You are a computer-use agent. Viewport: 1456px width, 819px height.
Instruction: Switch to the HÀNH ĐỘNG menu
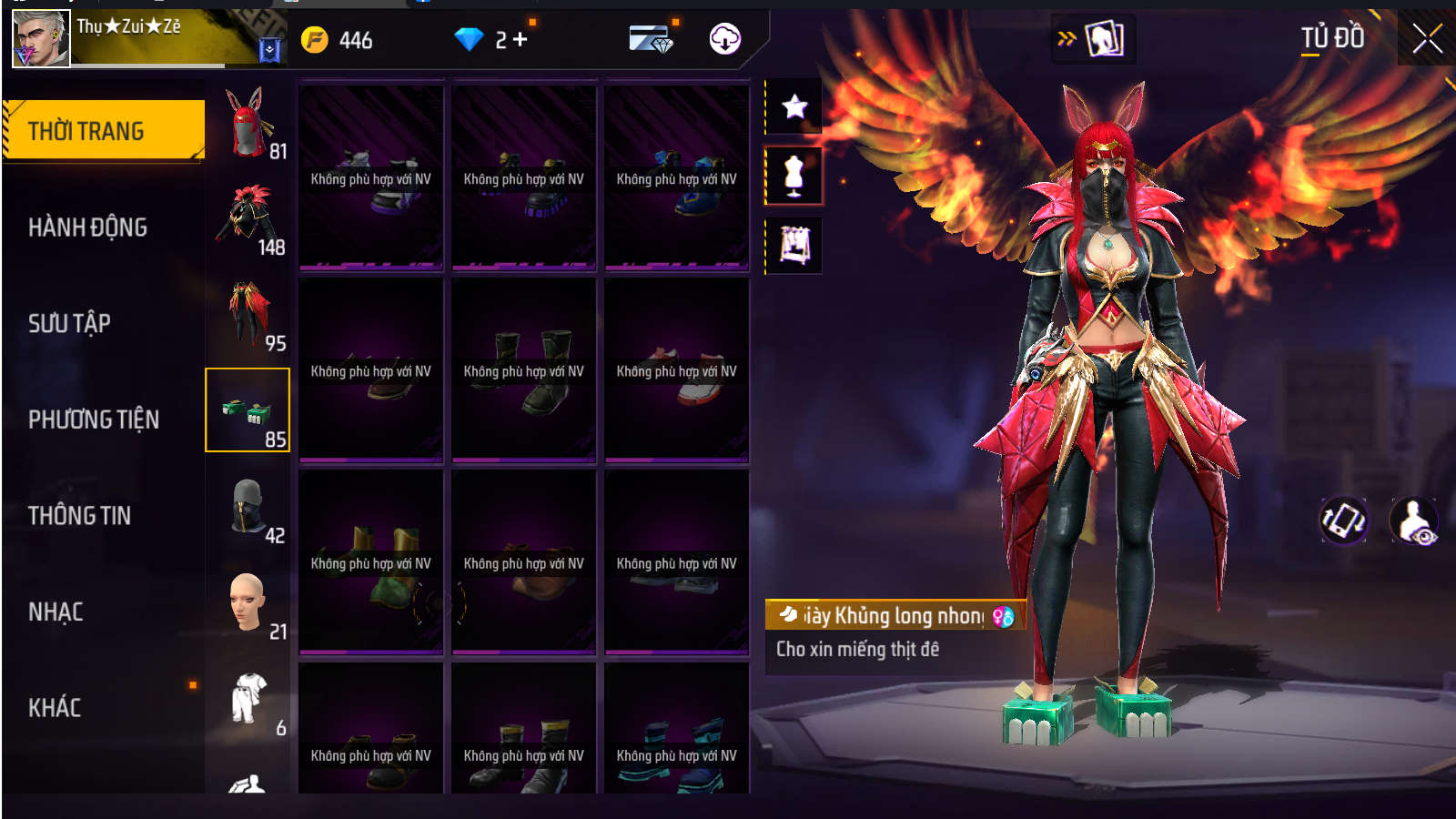coord(87,227)
